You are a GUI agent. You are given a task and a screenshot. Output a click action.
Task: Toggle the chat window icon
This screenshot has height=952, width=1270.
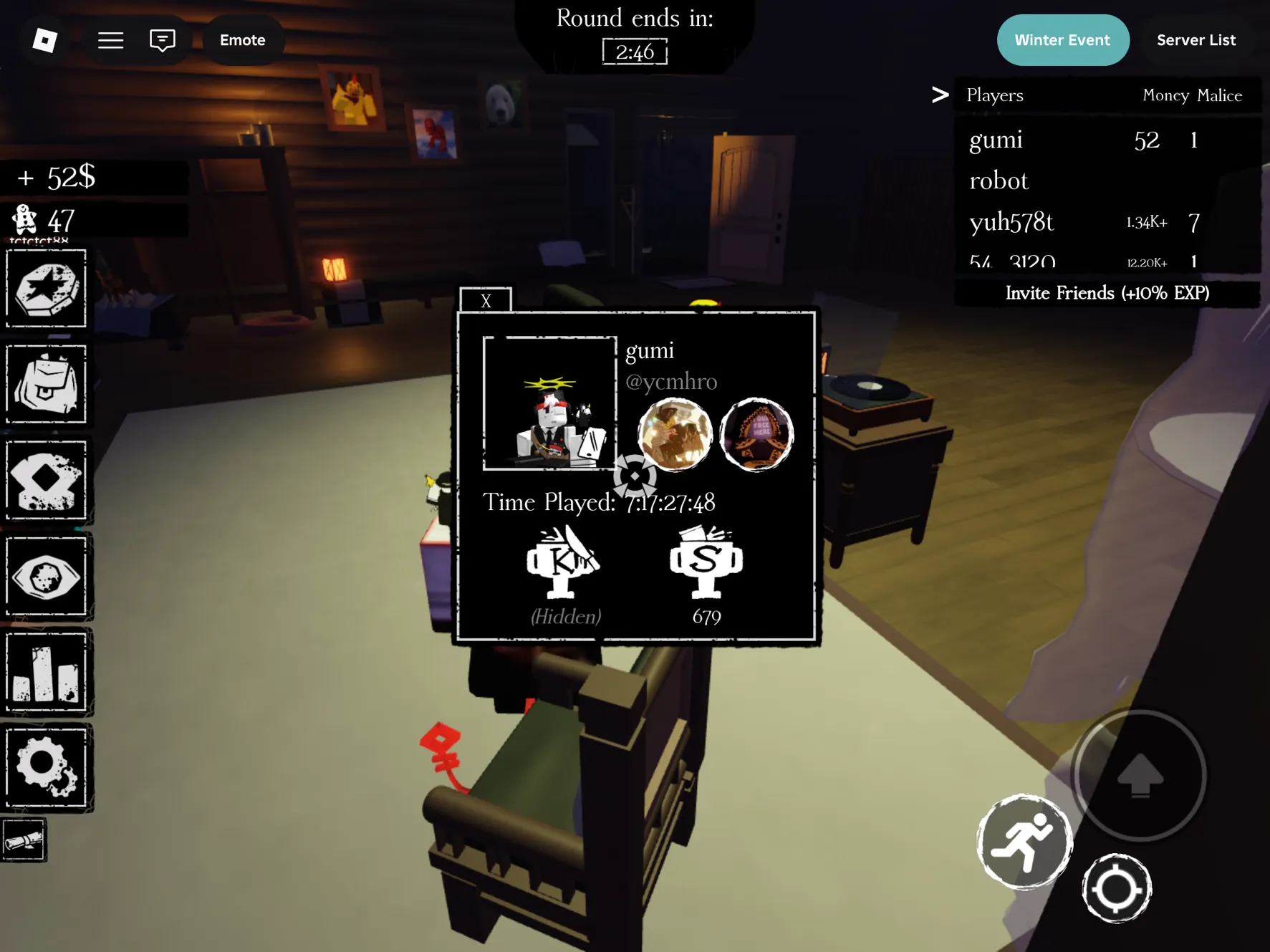click(163, 40)
